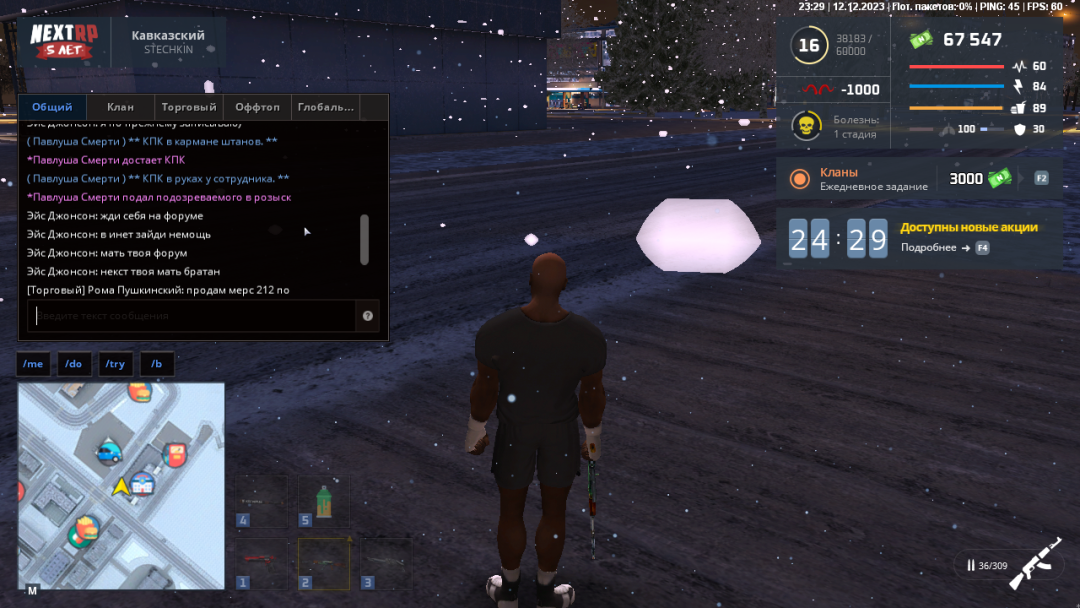Choose the /do command button
The width and height of the screenshot is (1080, 608).
point(74,364)
